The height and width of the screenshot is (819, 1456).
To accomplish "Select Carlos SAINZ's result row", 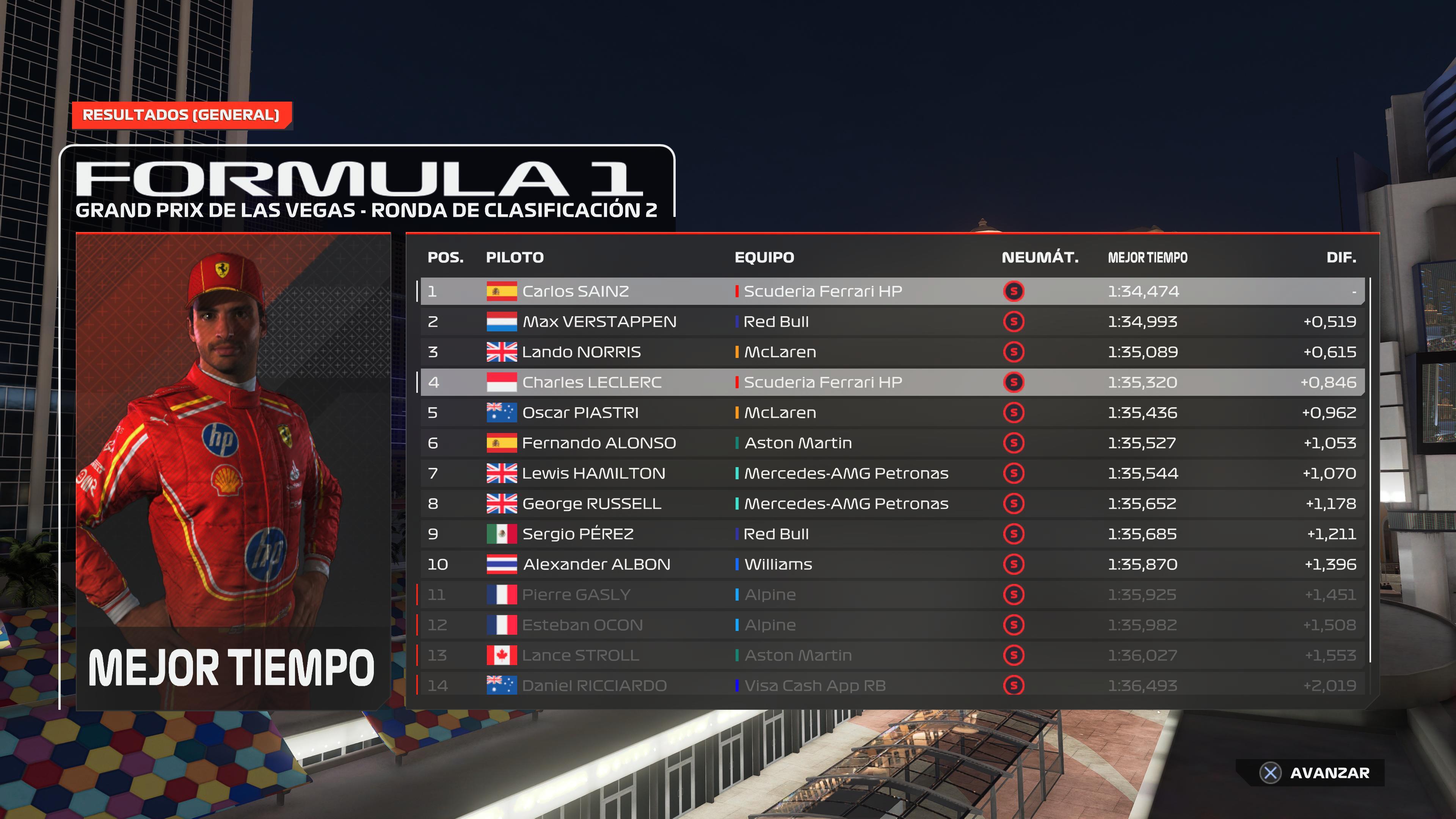I will (x=892, y=291).
